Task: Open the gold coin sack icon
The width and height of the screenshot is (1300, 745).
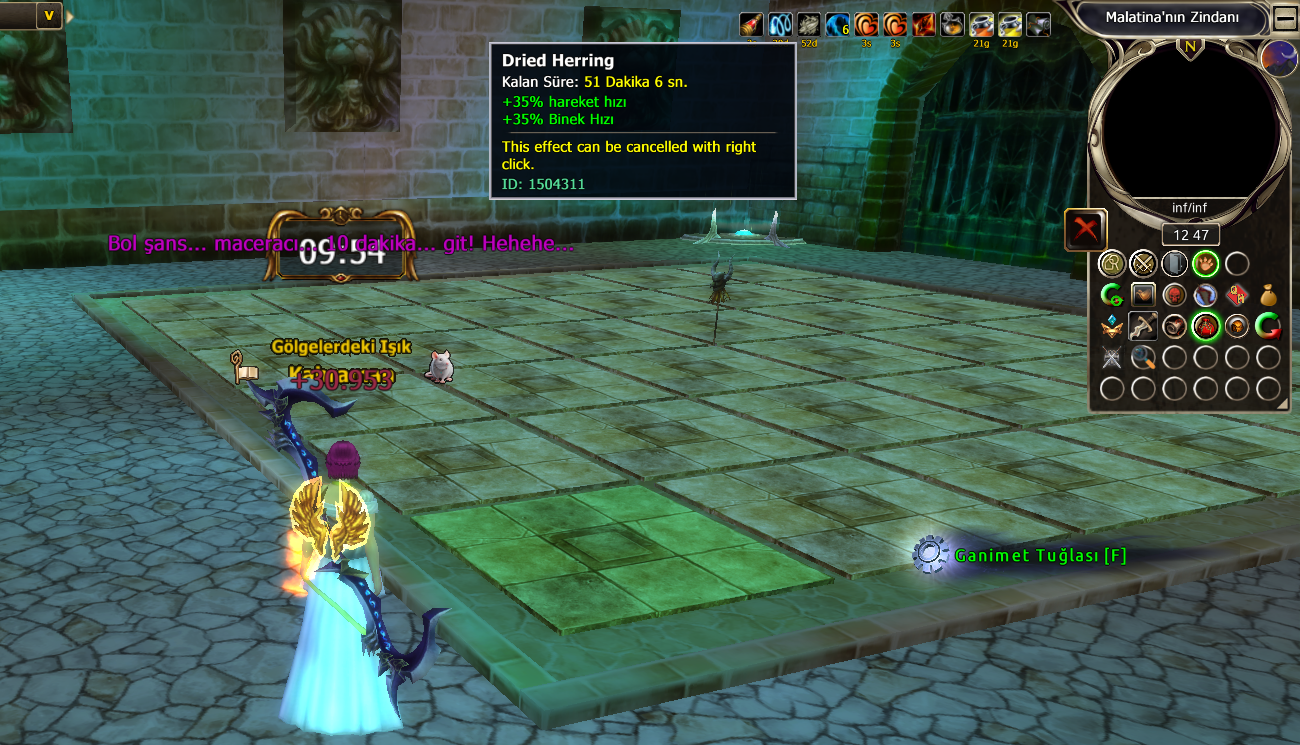Action: [x=1268, y=295]
